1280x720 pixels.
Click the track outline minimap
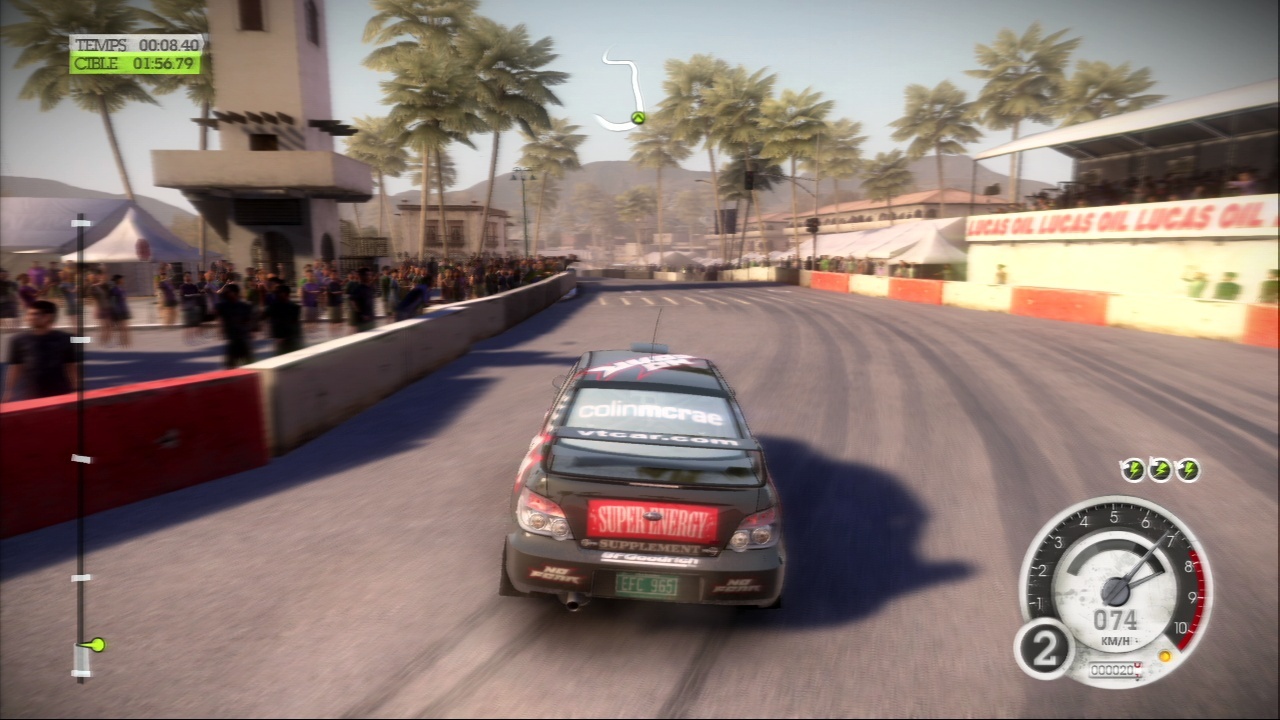(624, 92)
